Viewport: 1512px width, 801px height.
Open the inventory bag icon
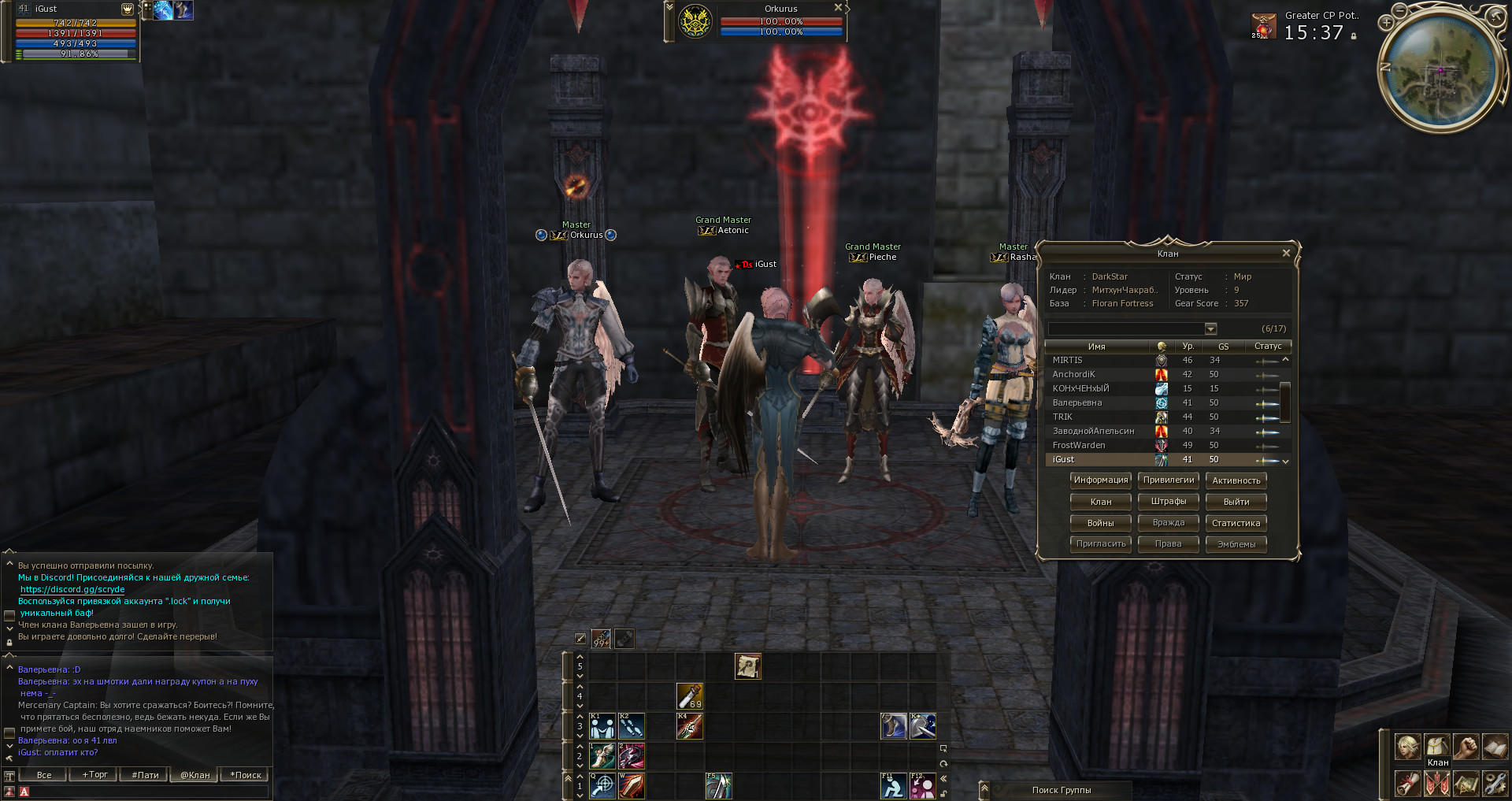point(1437,745)
